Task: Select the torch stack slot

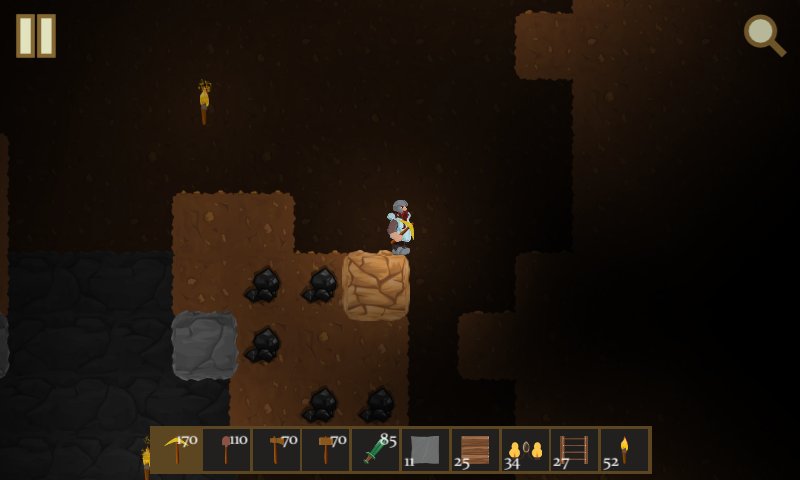Action: [x=625, y=450]
